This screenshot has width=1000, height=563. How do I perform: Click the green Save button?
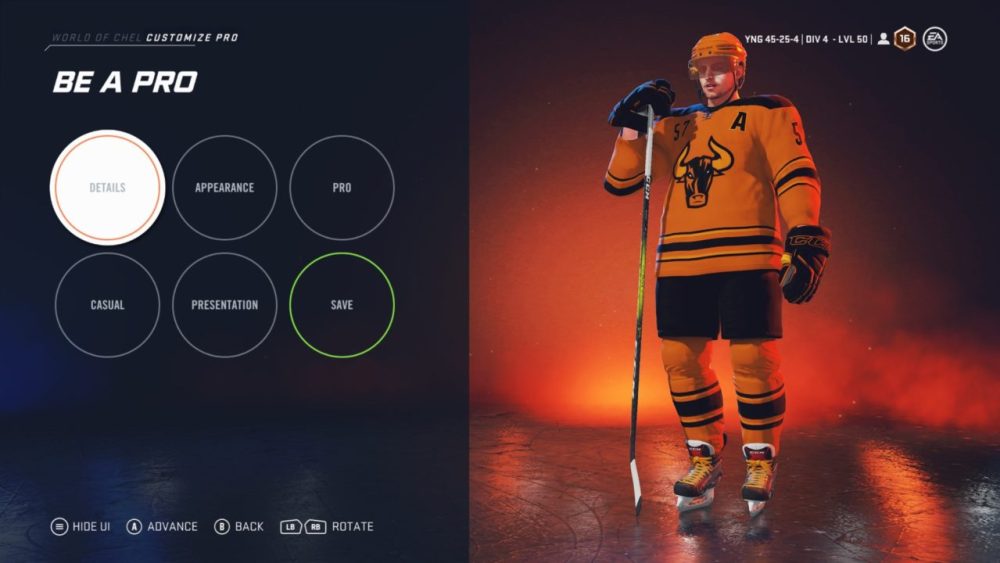pyautogui.click(x=342, y=305)
